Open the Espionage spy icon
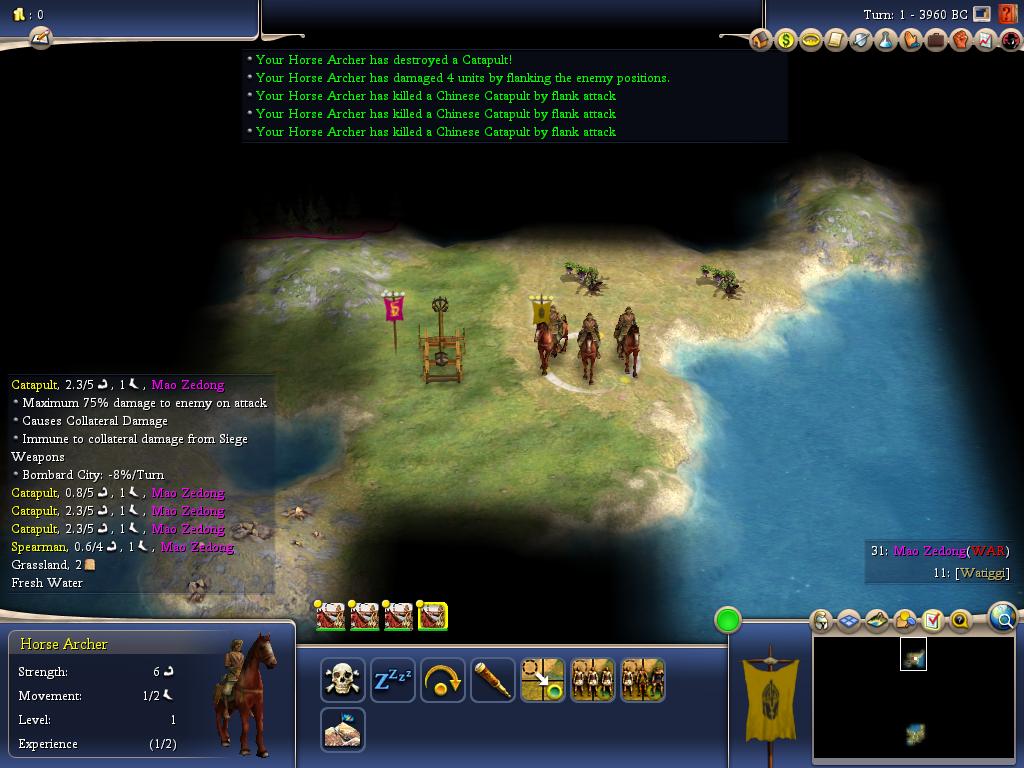The width and height of the screenshot is (1024, 768). click(x=1010, y=40)
